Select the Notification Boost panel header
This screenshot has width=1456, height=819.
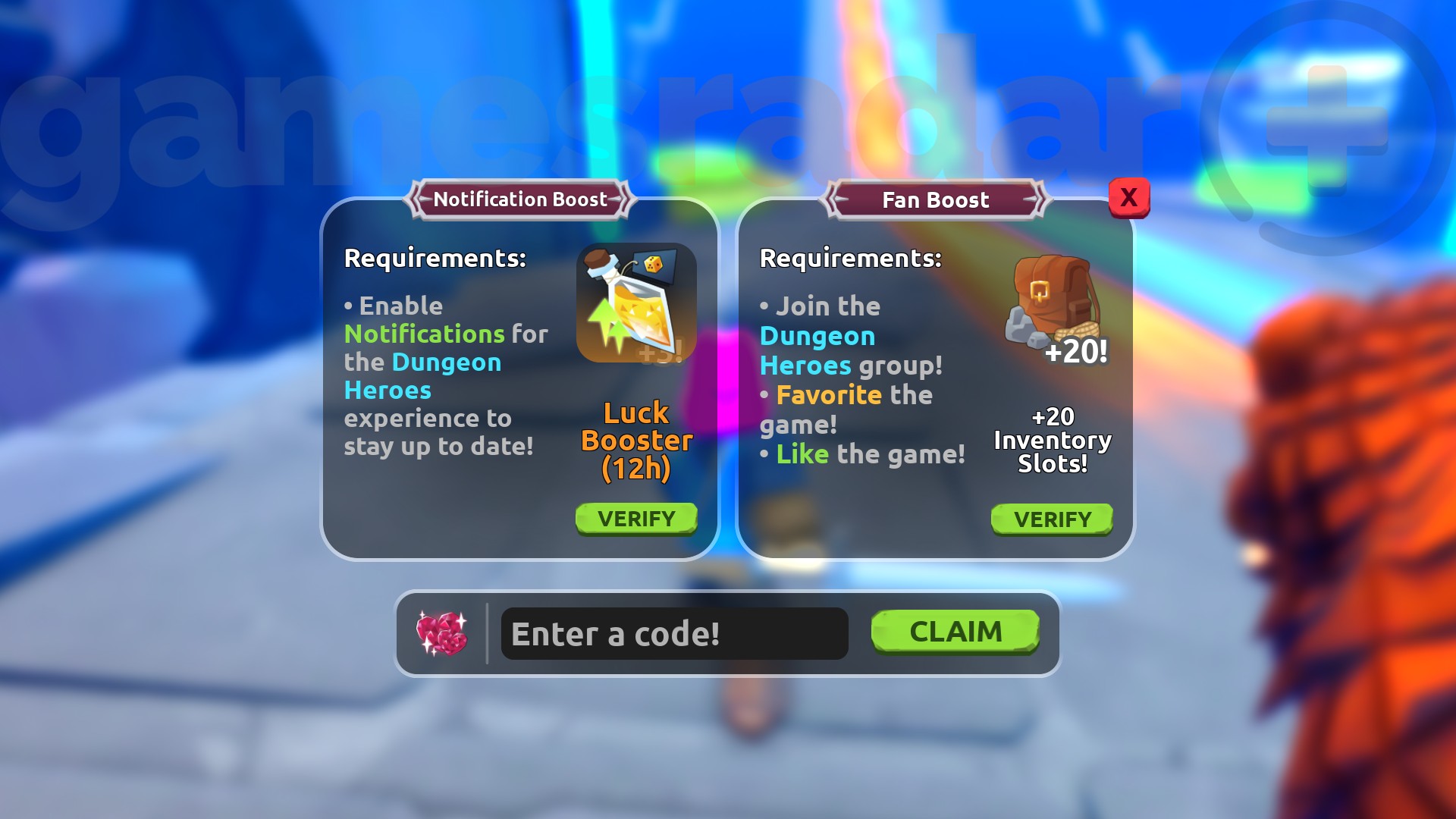click(x=519, y=199)
